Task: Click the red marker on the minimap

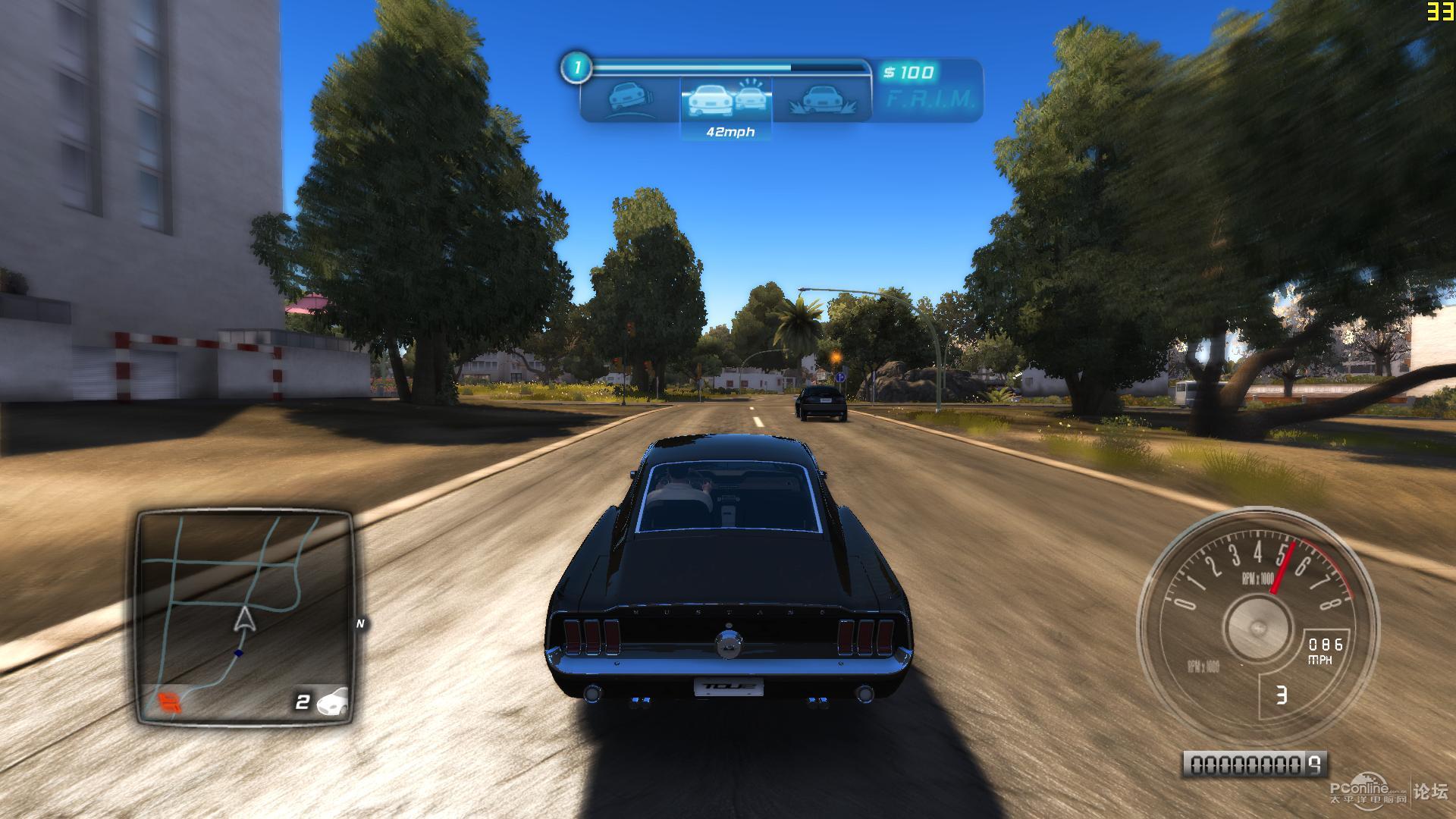Action: (169, 701)
